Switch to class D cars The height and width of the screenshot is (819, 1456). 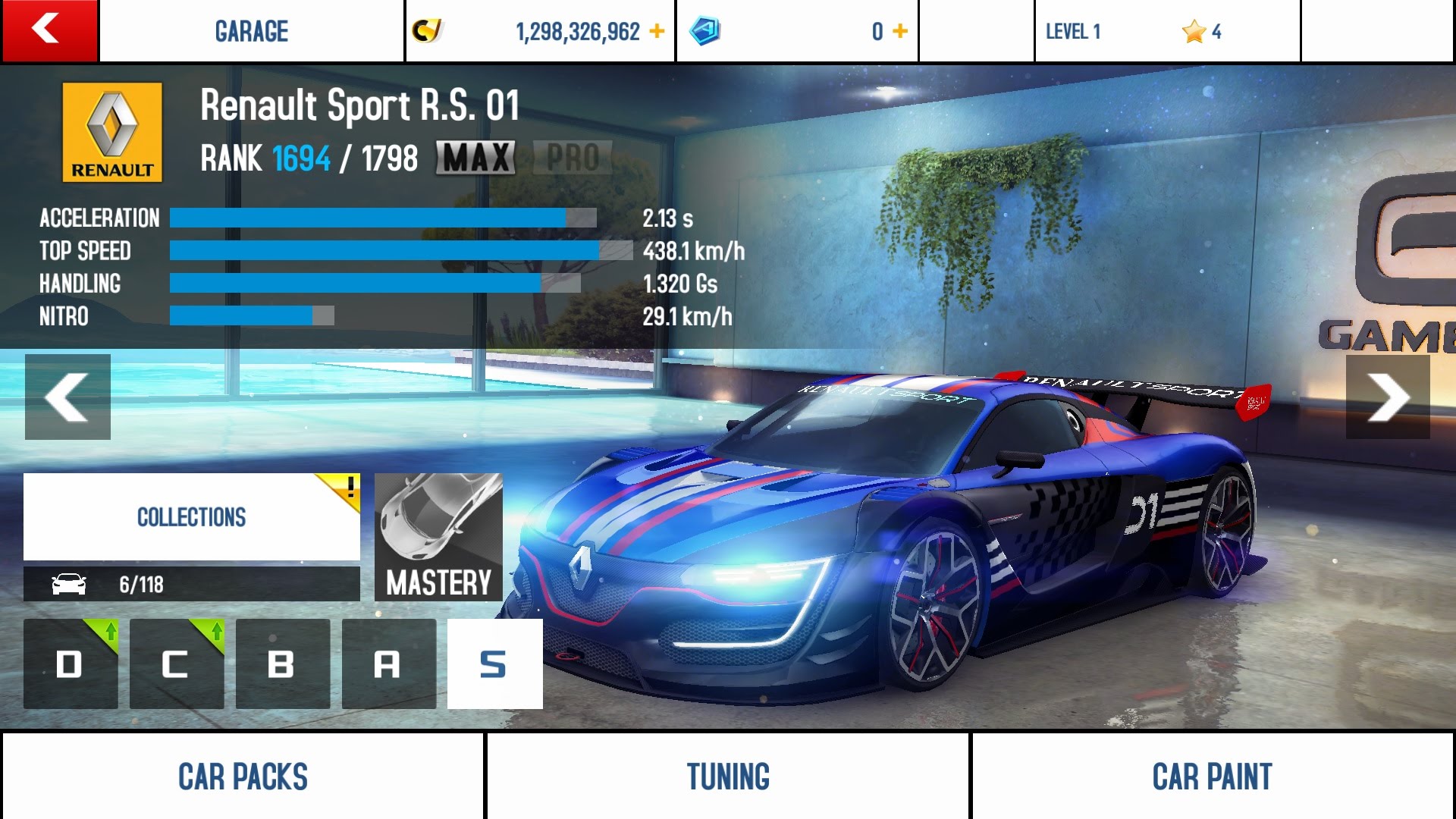[x=71, y=664]
